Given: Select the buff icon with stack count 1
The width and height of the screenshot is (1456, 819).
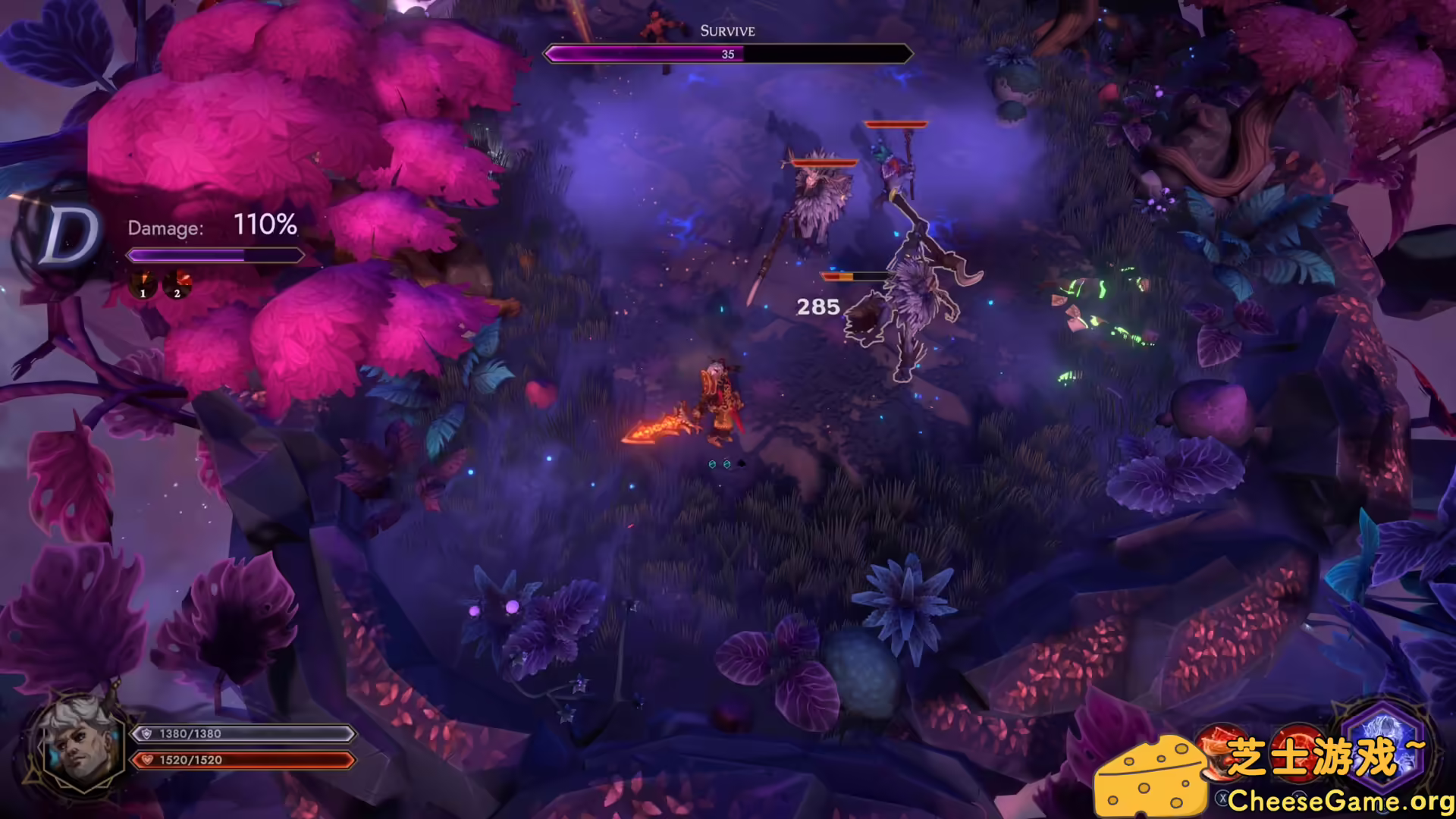Looking at the screenshot, I should click(x=143, y=284).
